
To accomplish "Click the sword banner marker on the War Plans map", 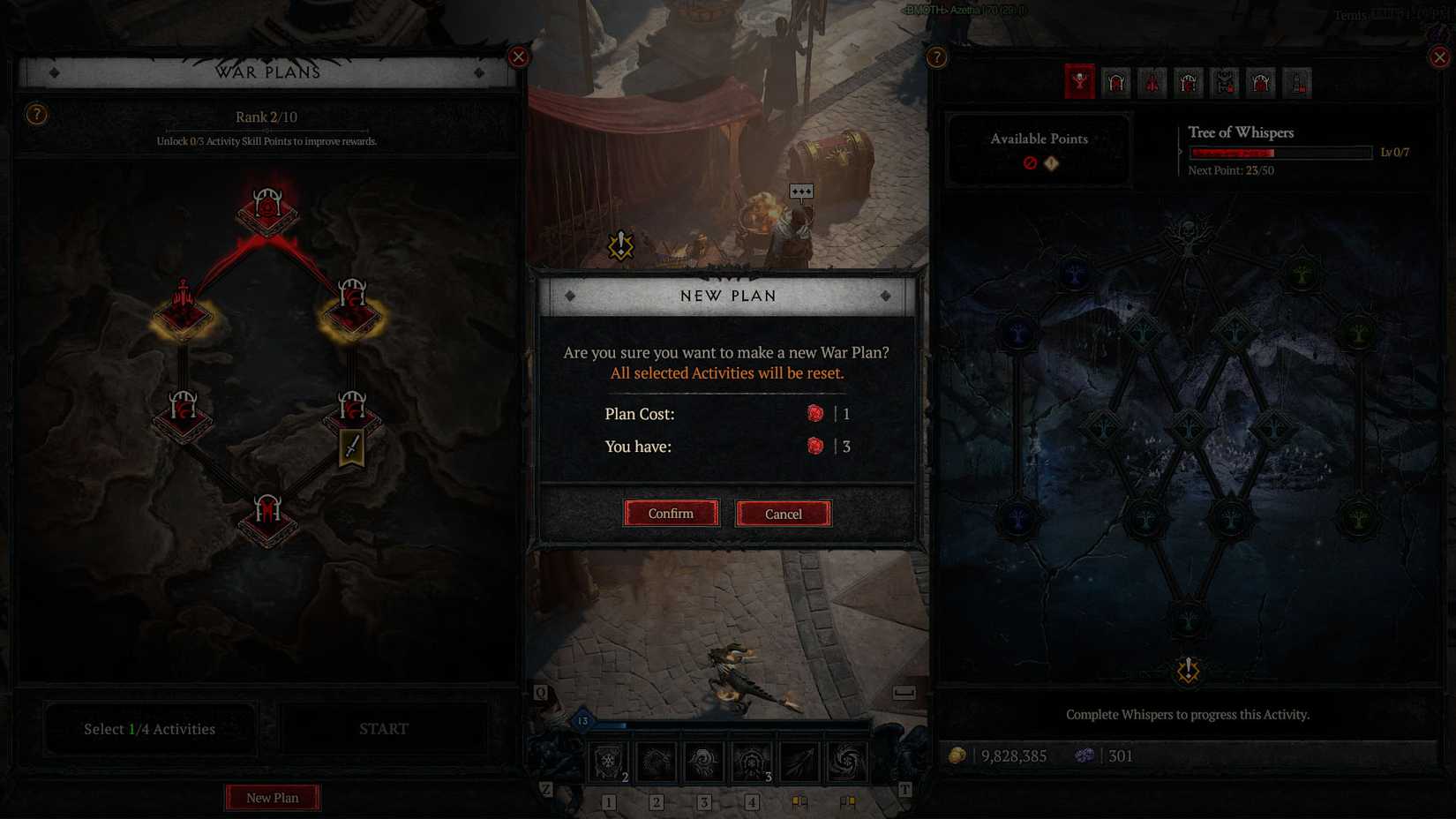I will tap(350, 448).
